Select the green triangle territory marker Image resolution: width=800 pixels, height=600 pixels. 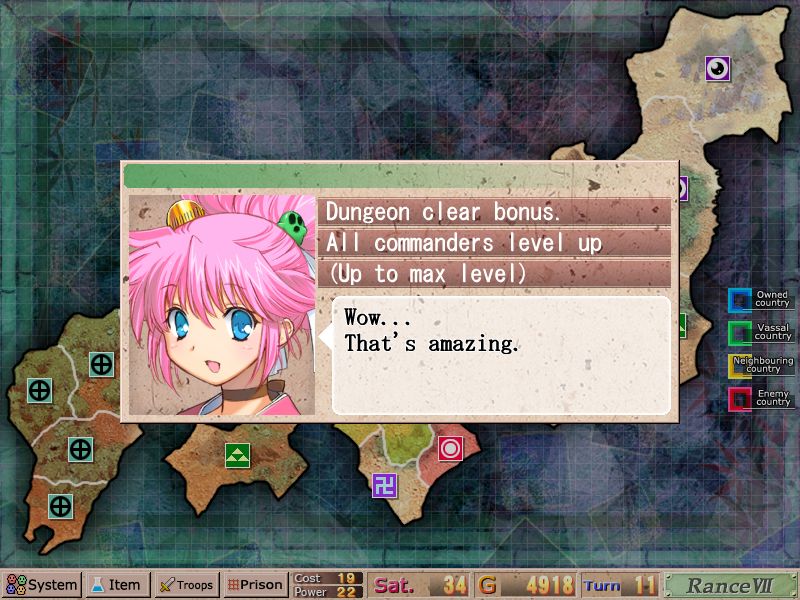pos(237,456)
